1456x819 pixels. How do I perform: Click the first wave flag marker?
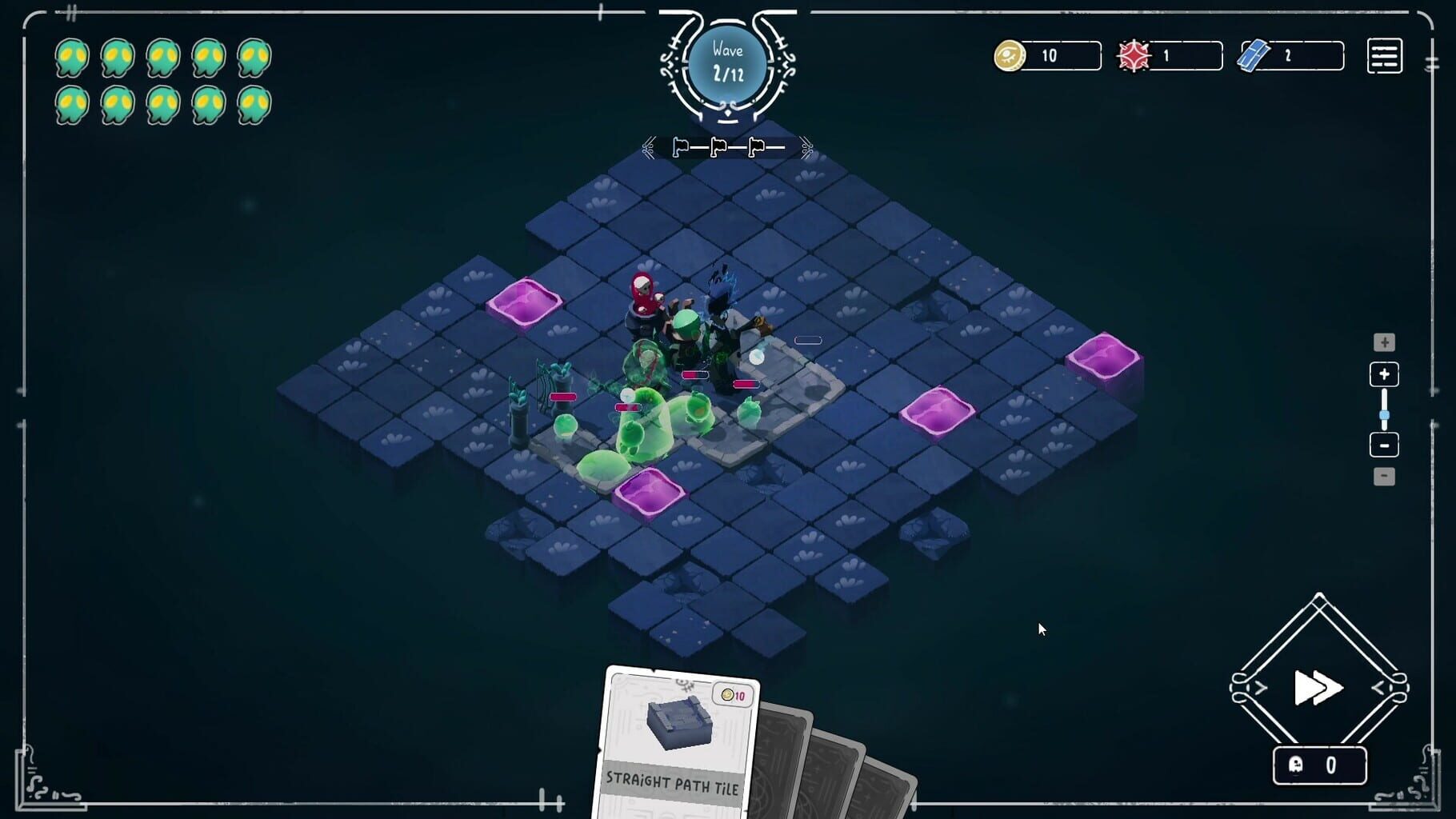click(x=680, y=146)
